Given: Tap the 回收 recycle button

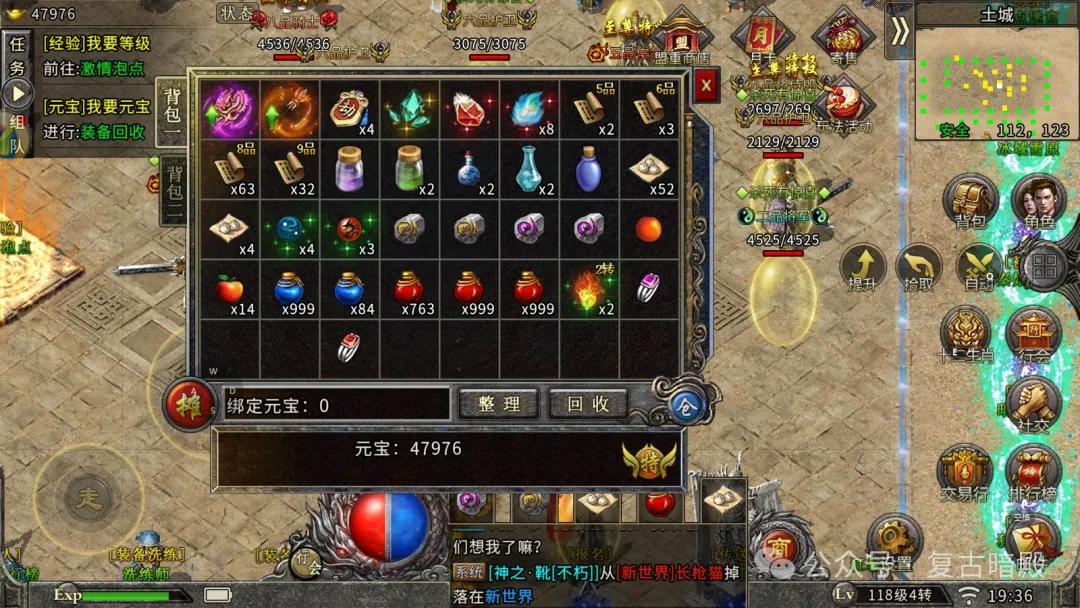Looking at the screenshot, I should [588, 404].
